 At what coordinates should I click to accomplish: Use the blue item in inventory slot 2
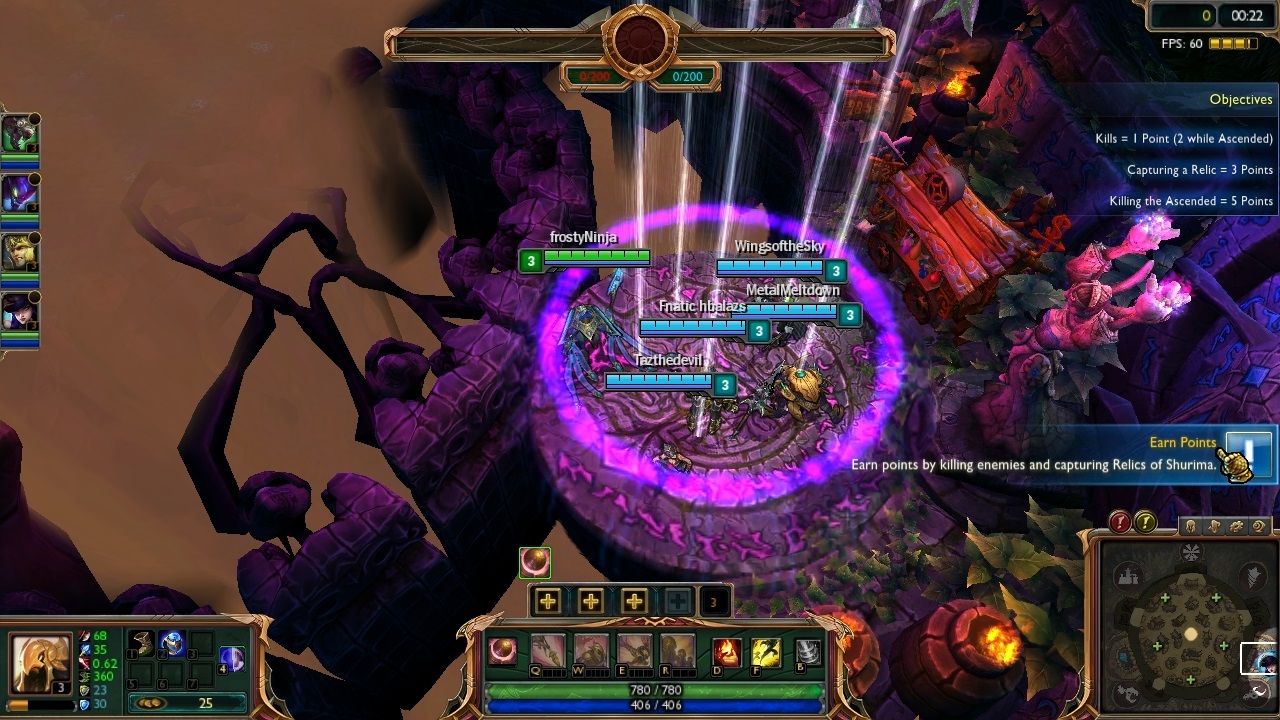(171, 643)
